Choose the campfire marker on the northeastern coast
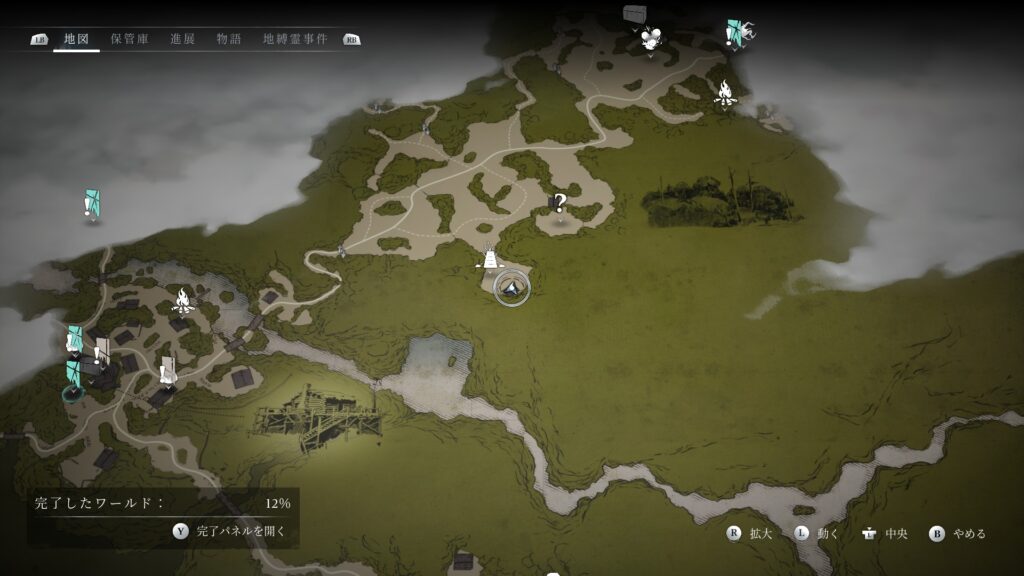This screenshot has width=1024, height=576. pyautogui.click(x=725, y=94)
